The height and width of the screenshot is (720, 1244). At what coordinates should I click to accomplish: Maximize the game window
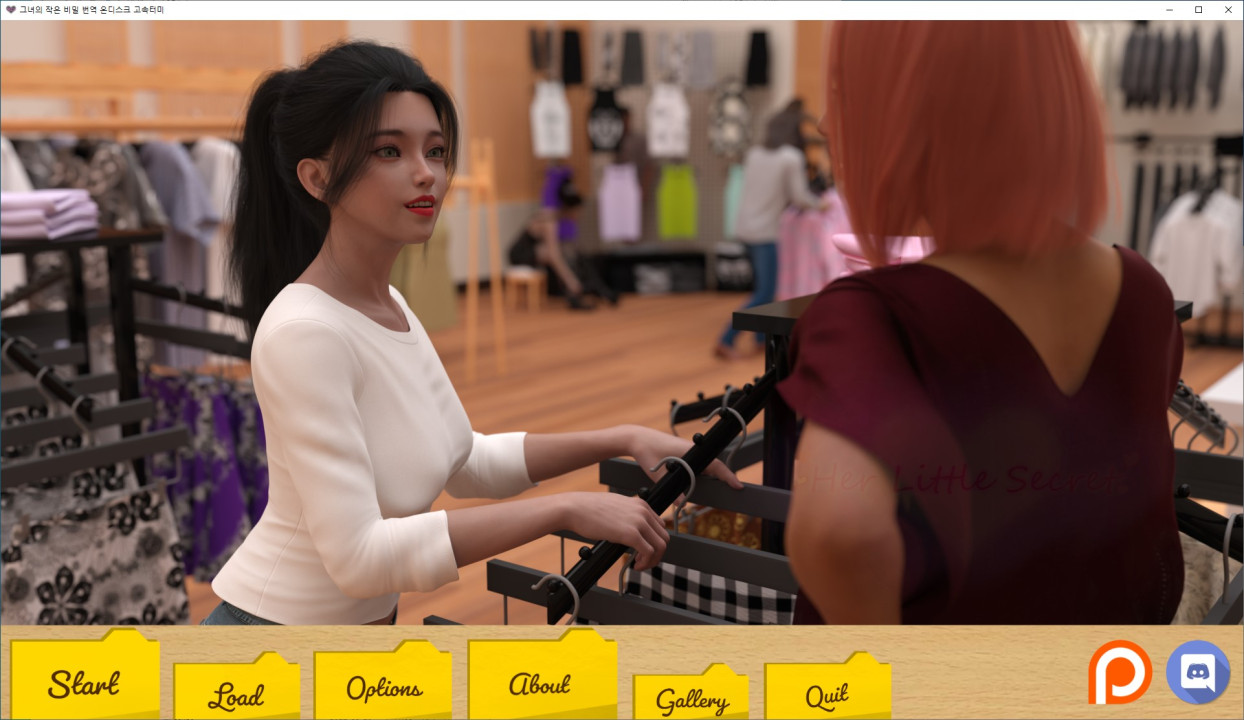click(x=1198, y=10)
